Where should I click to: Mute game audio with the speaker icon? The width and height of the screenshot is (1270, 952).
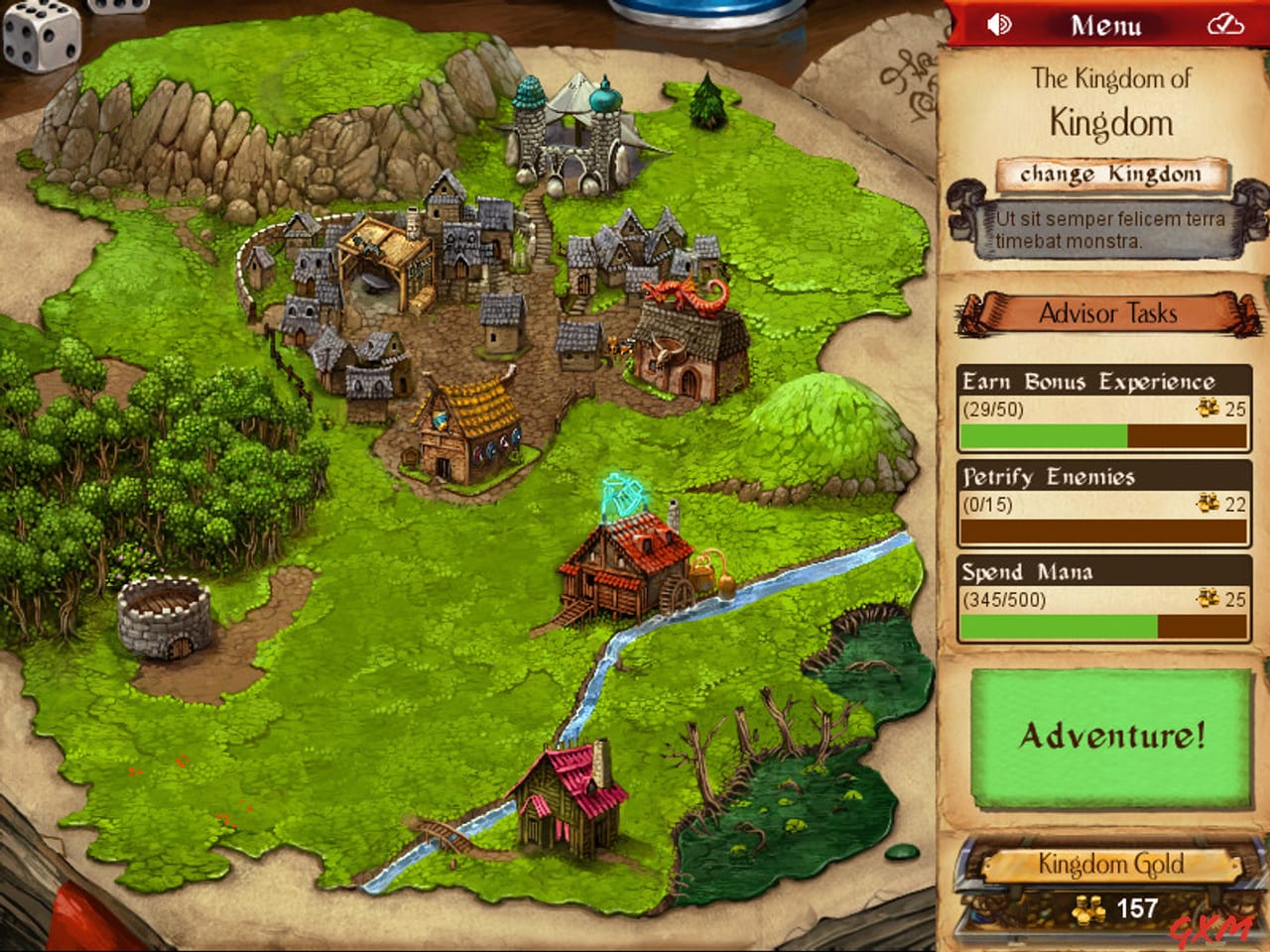tap(1001, 23)
